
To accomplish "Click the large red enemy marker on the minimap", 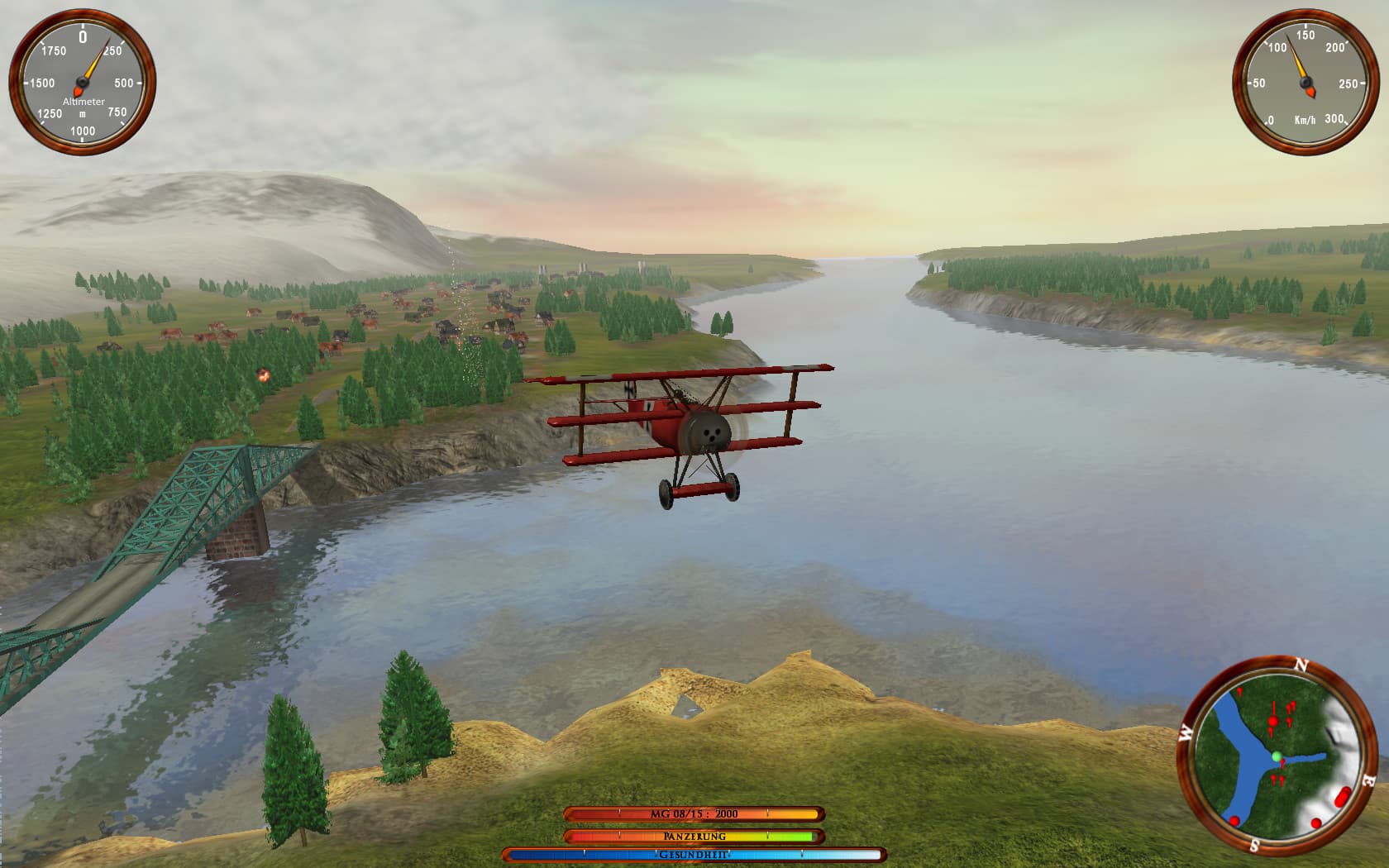I will (x=1273, y=721).
